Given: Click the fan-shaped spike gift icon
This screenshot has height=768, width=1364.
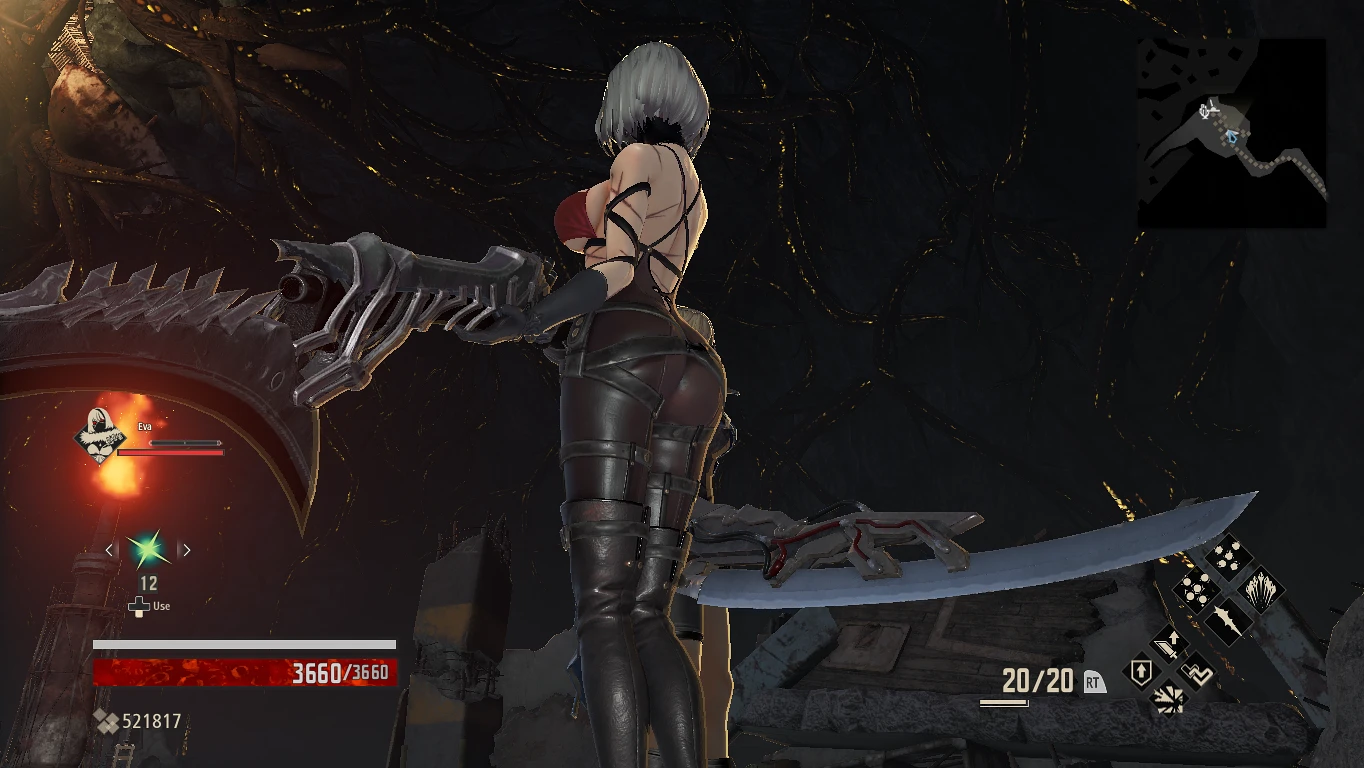Looking at the screenshot, I should coord(1262,592).
